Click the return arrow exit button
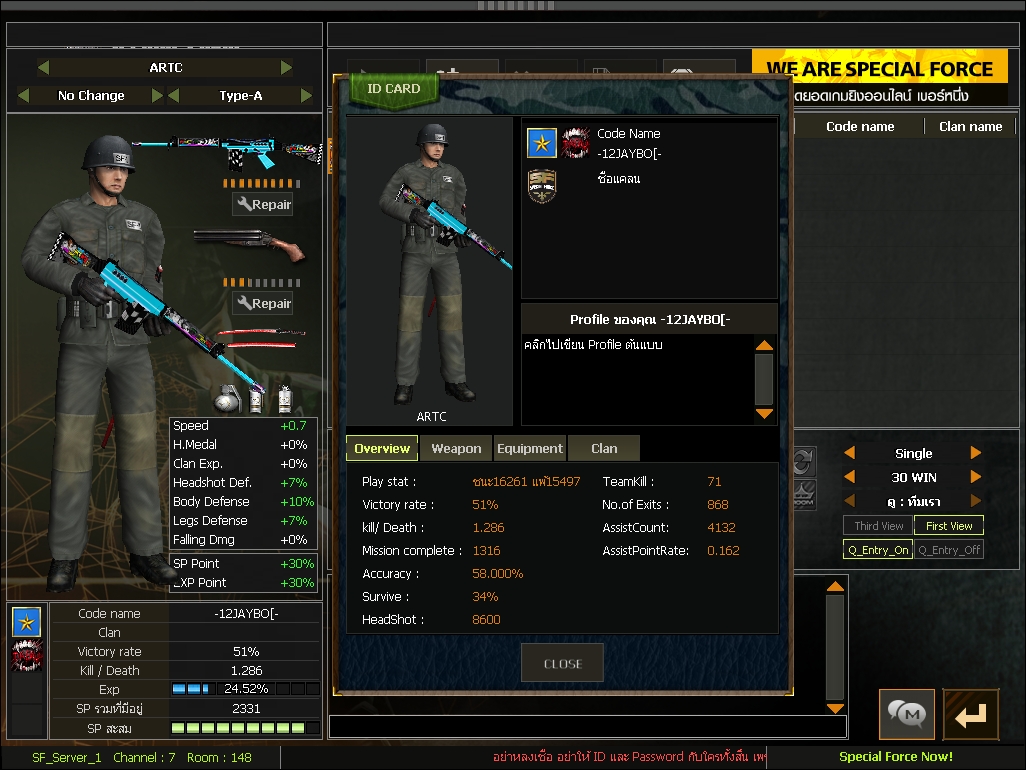1026x770 pixels. [x=970, y=714]
